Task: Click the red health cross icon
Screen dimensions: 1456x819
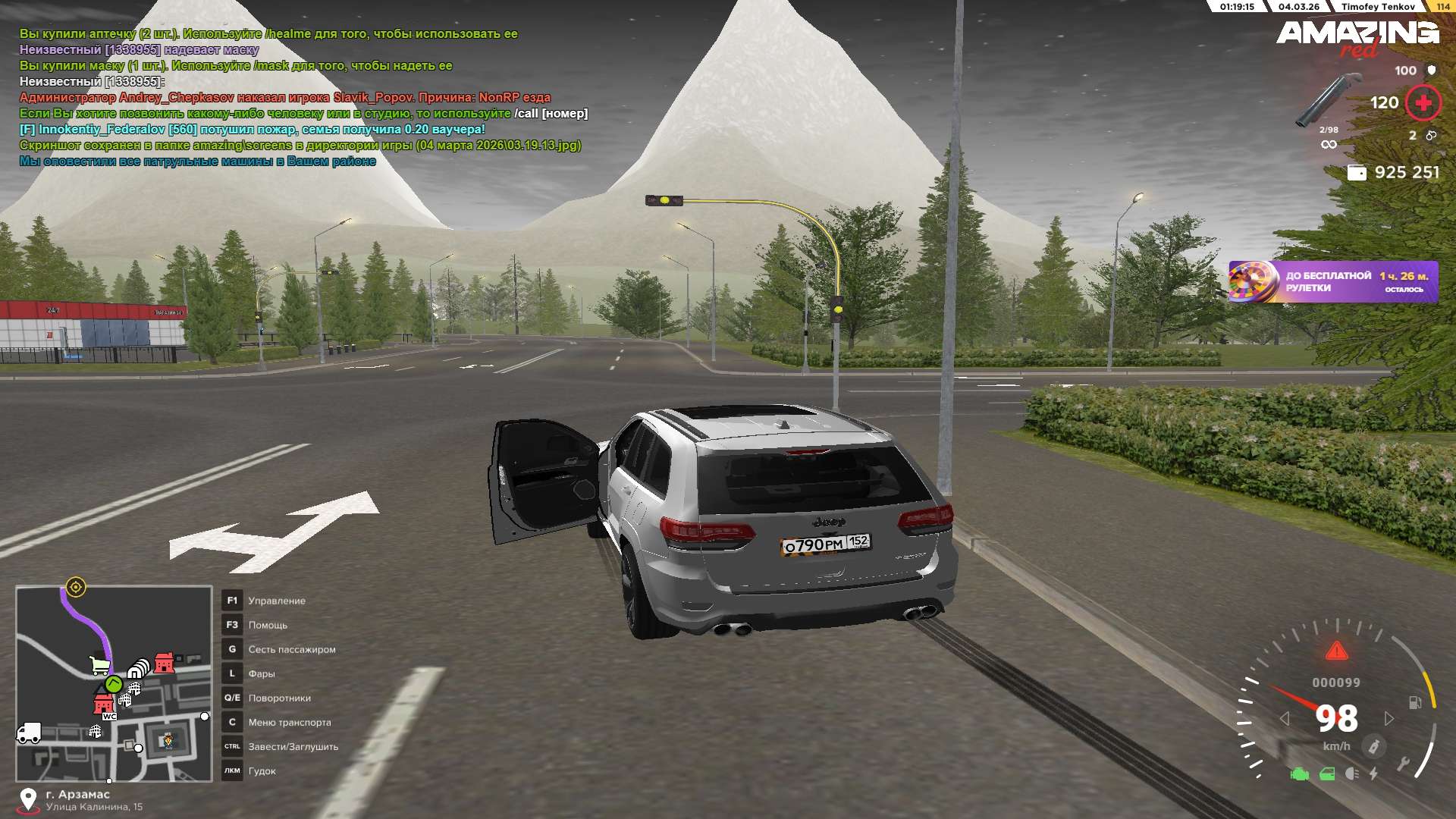Action: point(1423,102)
